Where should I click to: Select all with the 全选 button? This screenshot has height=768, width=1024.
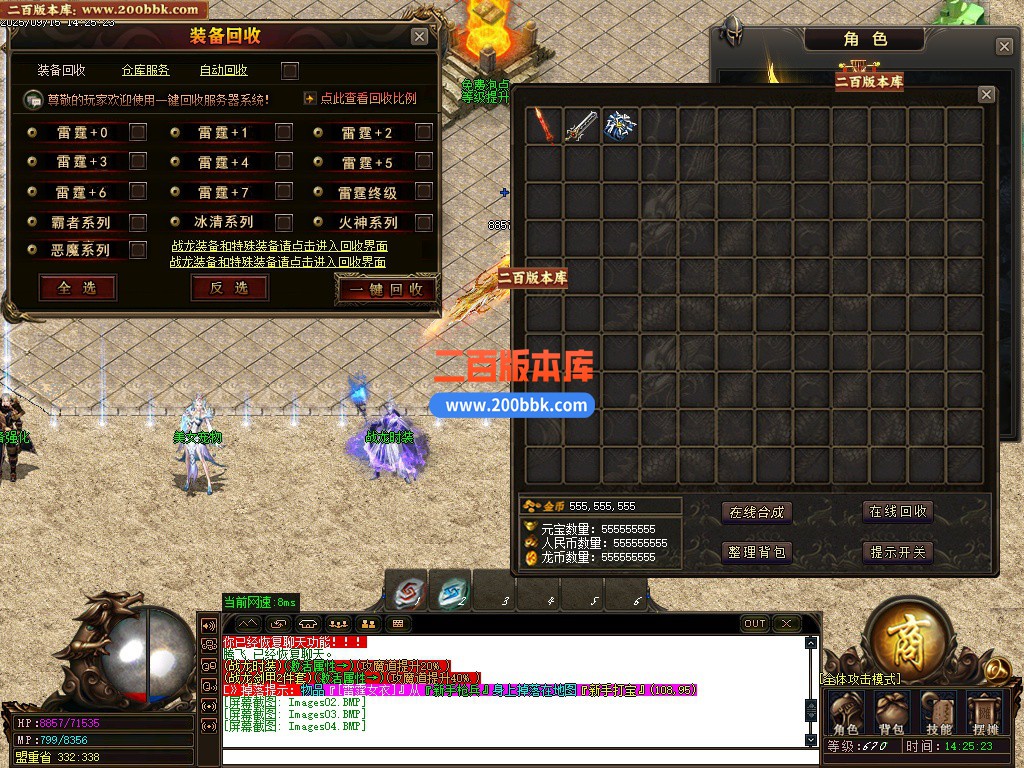[77, 288]
